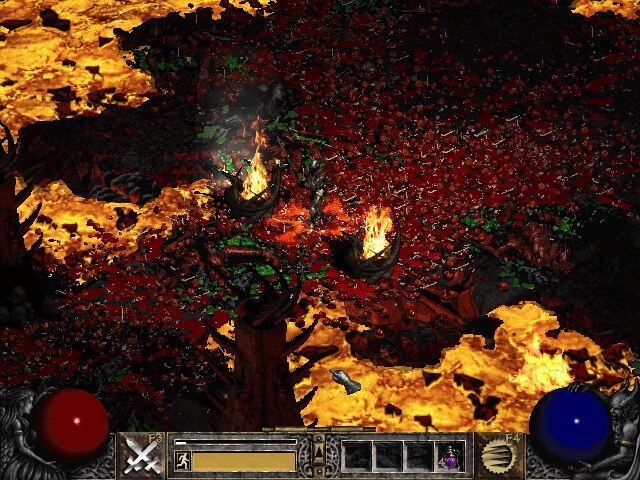Select the crossed swords left-click attack skill

[x=142, y=456]
